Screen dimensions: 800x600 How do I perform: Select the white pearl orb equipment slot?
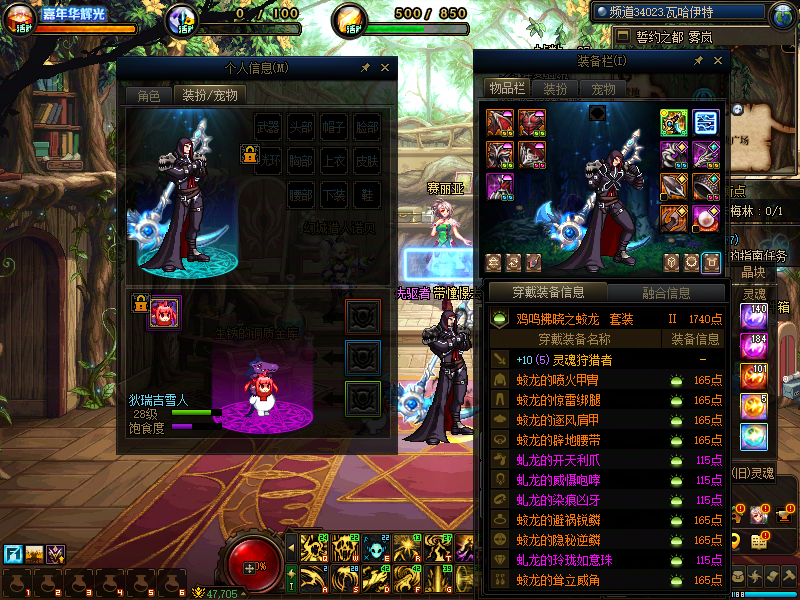click(706, 217)
